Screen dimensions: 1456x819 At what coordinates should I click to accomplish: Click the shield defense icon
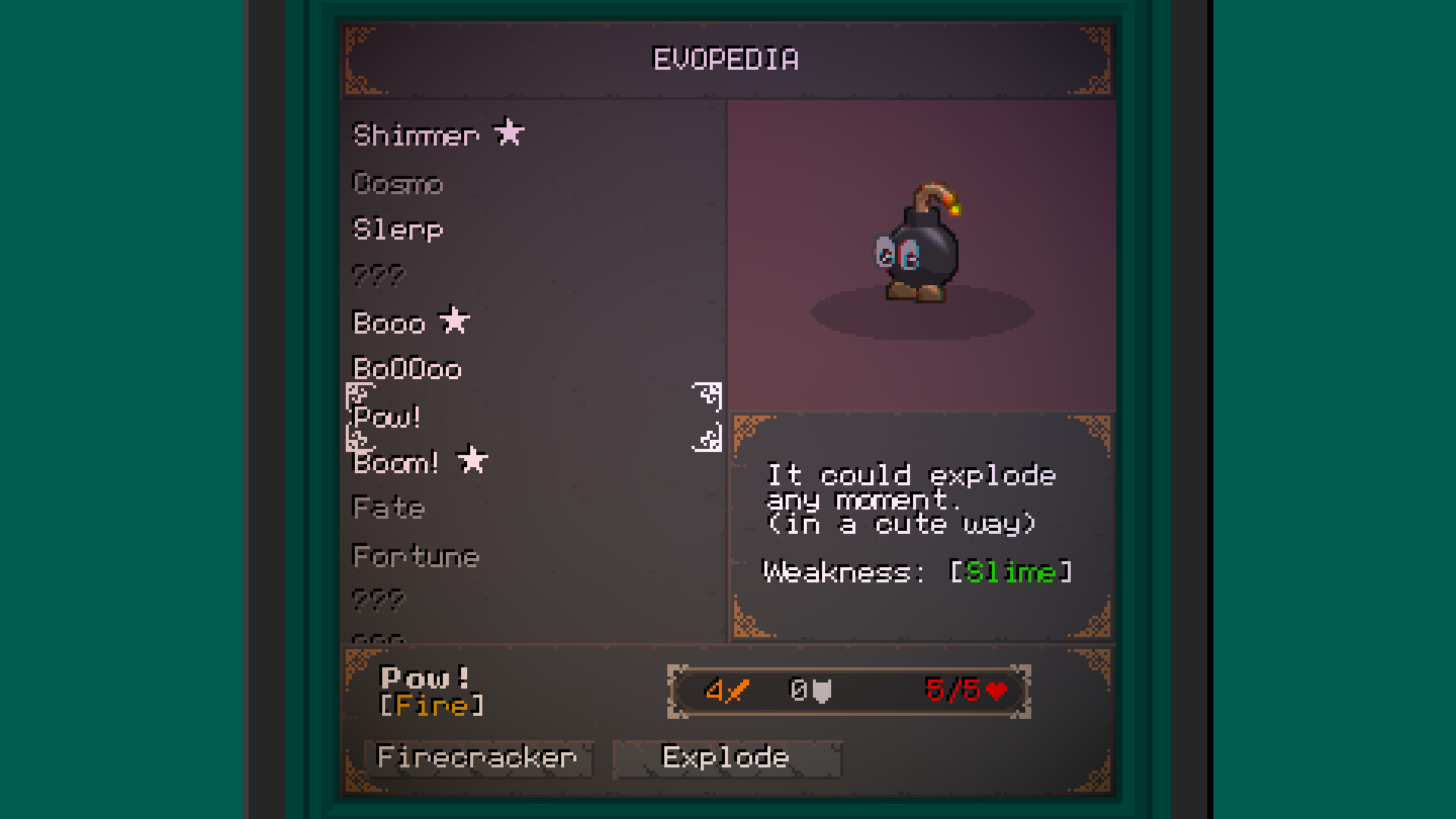pos(821,691)
